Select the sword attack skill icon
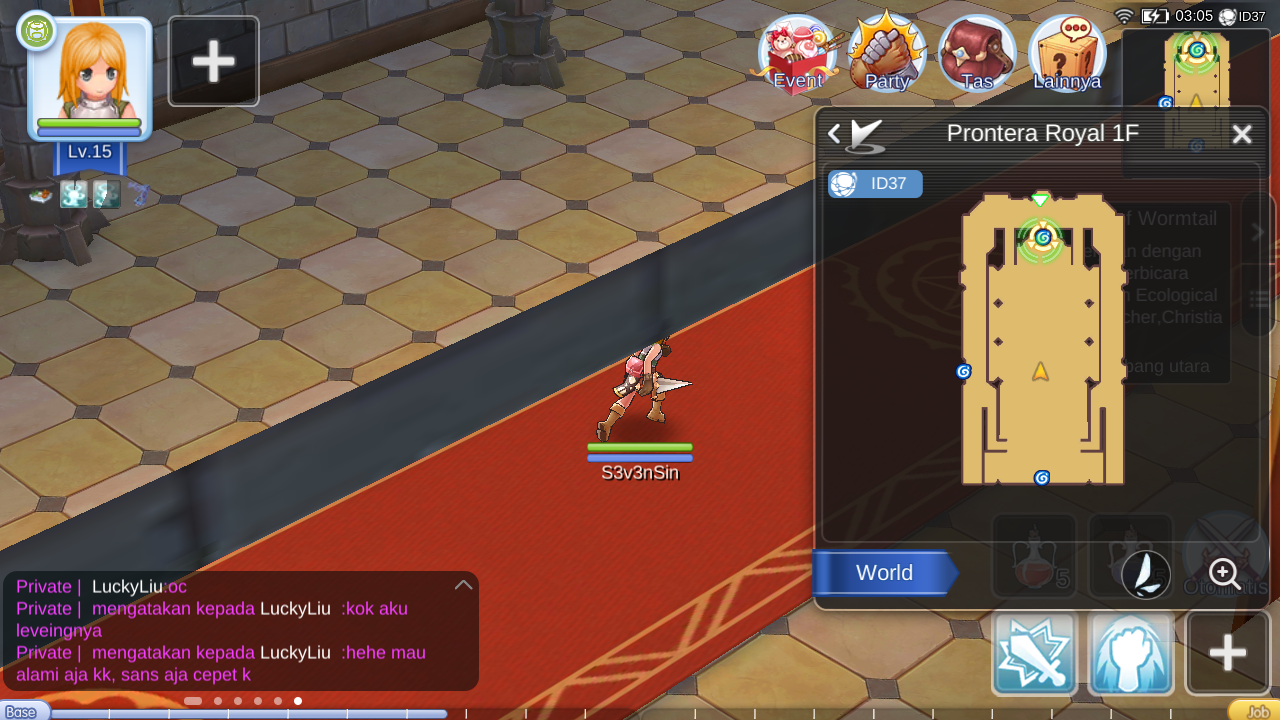The image size is (1280, 720). click(1034, 653)
